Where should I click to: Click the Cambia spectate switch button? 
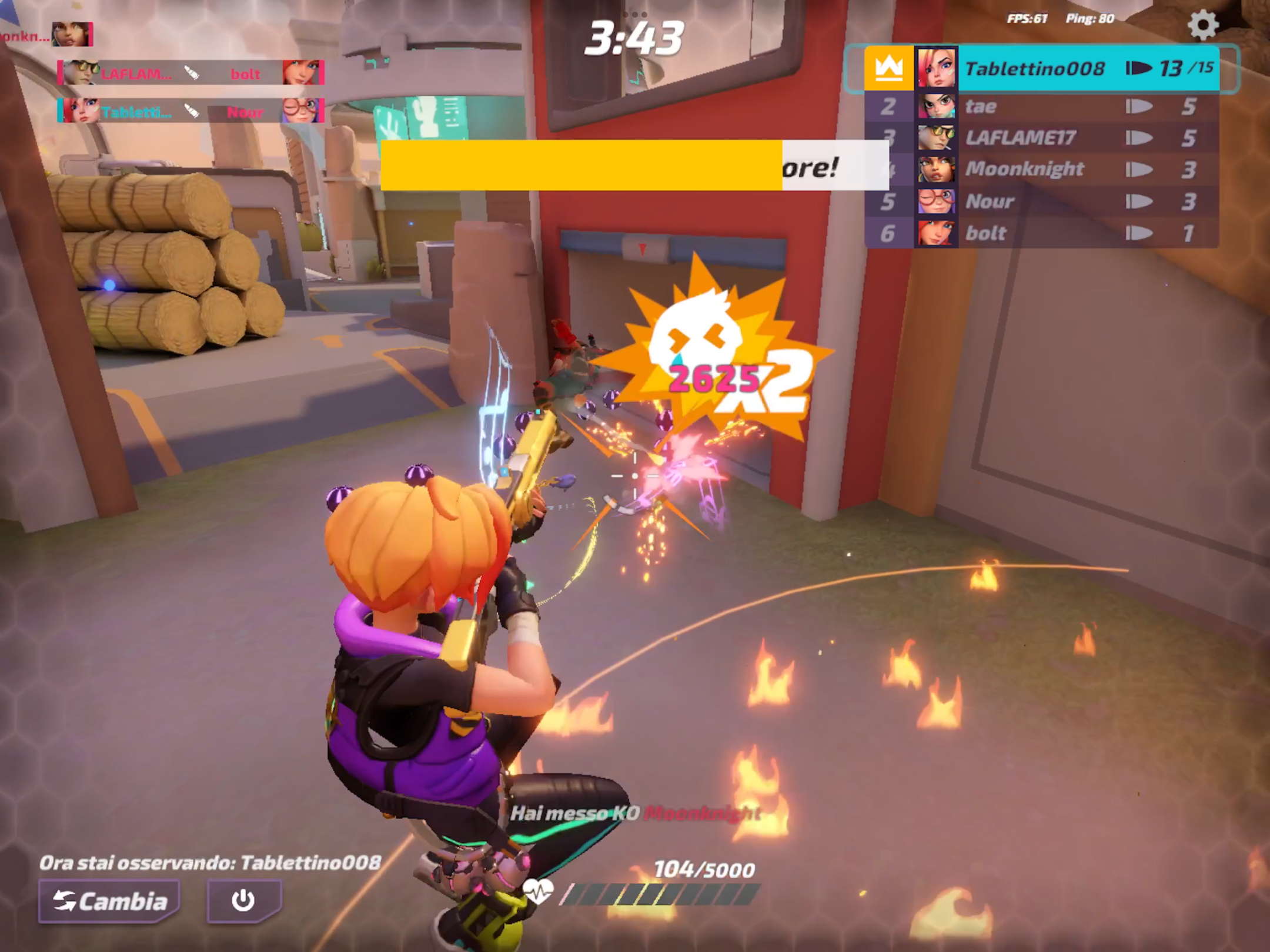(x=110, y=900)
